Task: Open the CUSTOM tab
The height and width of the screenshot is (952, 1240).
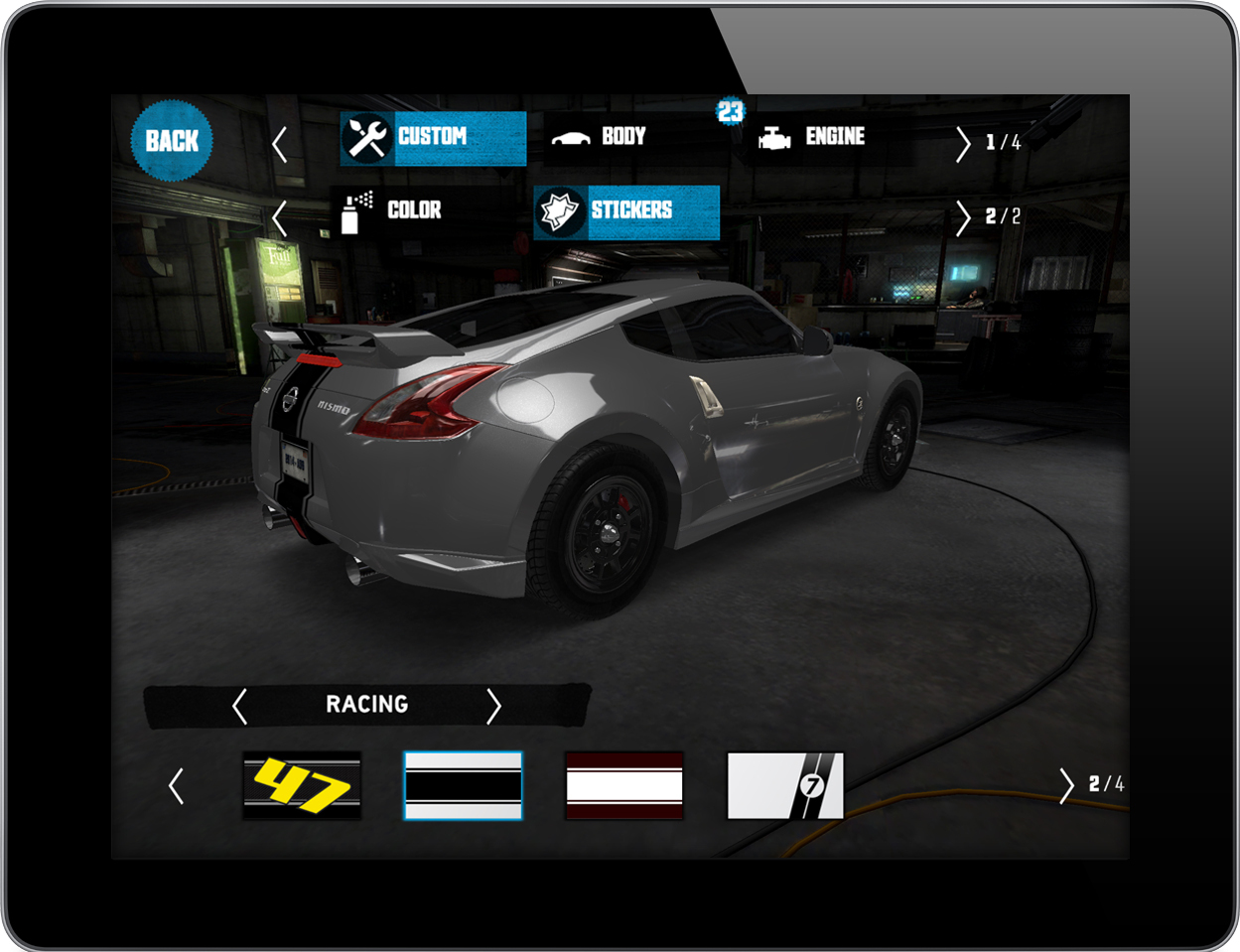Action: coord(433,138)
